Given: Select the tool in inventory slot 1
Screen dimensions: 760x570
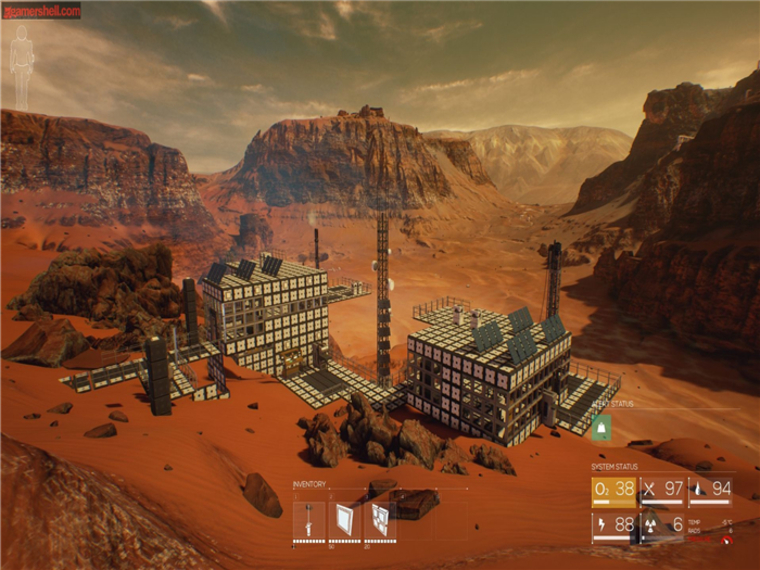Looking at the screenshot, I should (308, 519).
